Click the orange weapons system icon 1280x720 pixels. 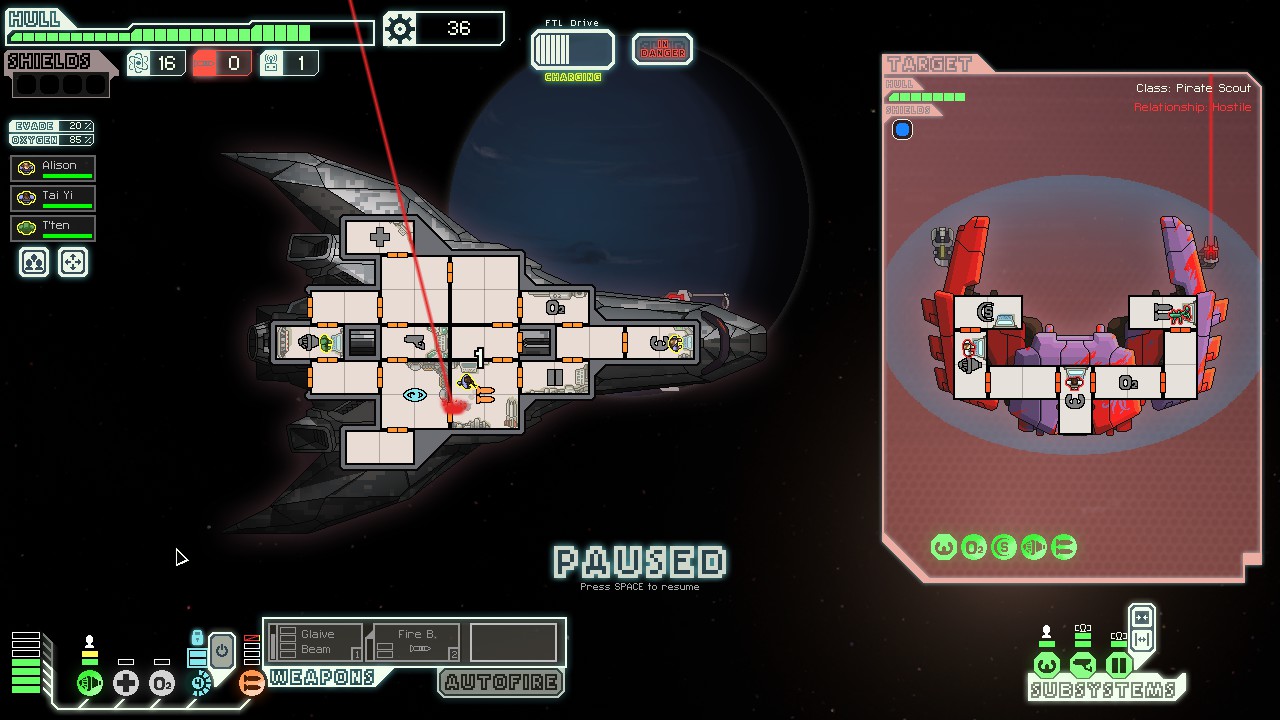252,683
